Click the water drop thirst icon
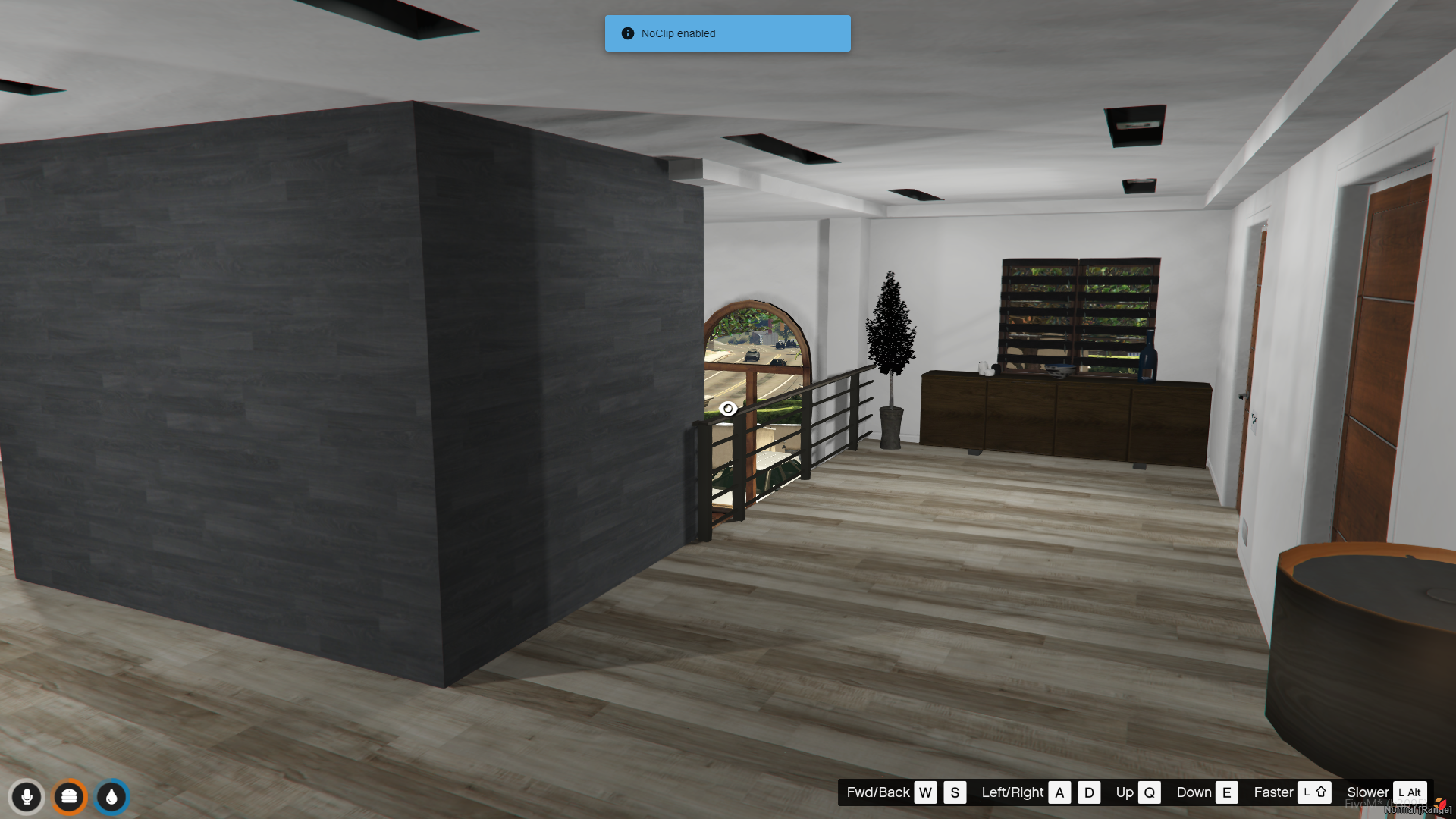 (111, 797)
